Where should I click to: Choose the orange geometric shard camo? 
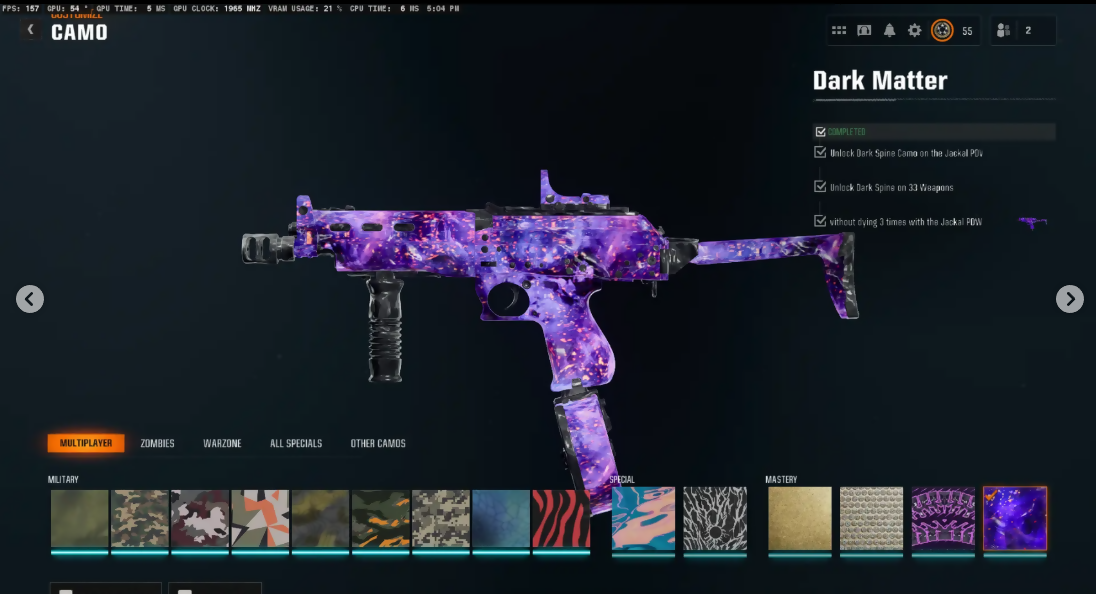pyautogui.click(x=260, y=518)
